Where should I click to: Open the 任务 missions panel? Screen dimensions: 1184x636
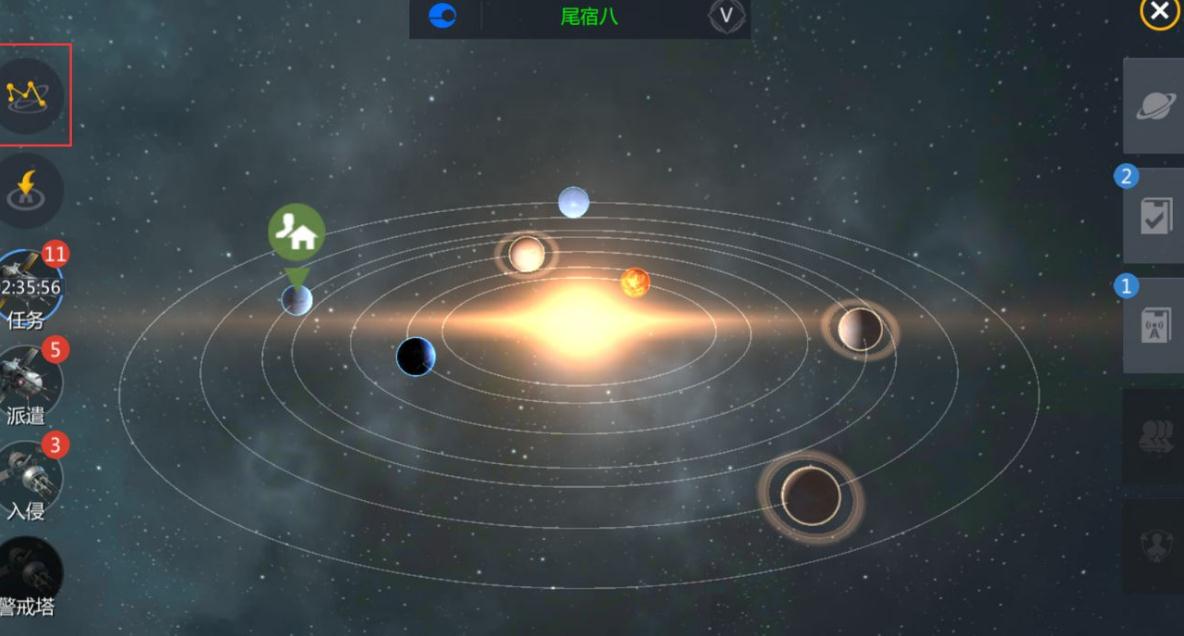click(31, 288)
